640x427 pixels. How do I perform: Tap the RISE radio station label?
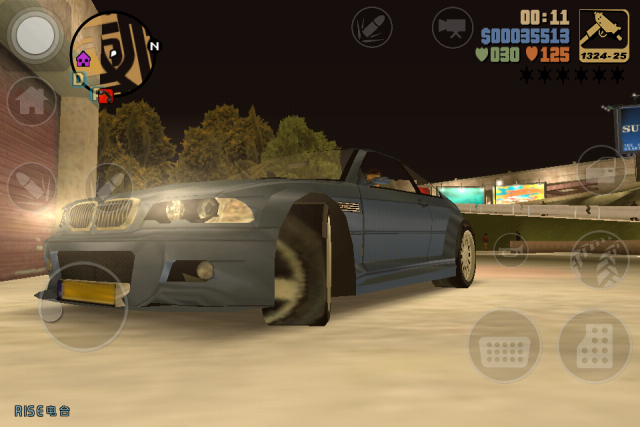click(x=42, y=410)
